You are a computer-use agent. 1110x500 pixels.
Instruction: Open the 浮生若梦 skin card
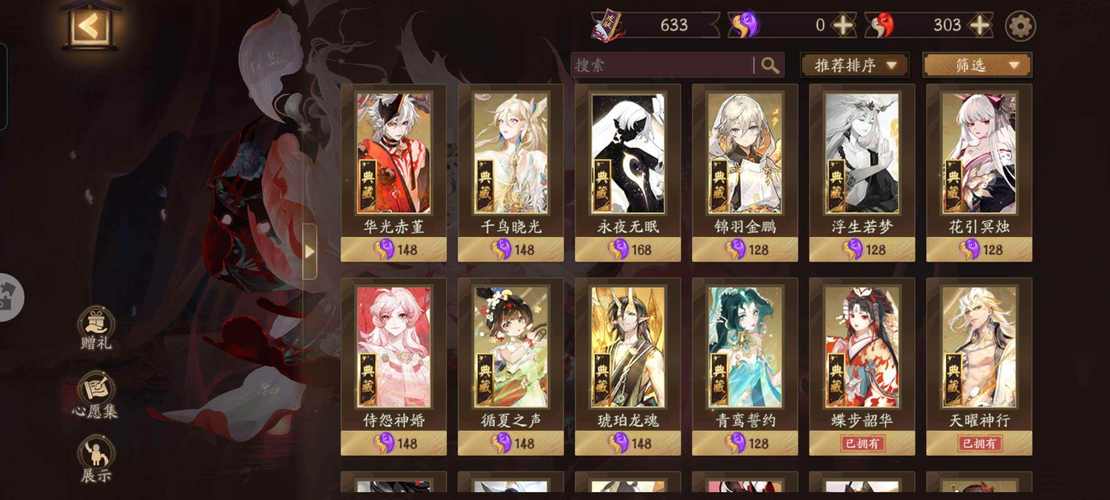[862, 170]
